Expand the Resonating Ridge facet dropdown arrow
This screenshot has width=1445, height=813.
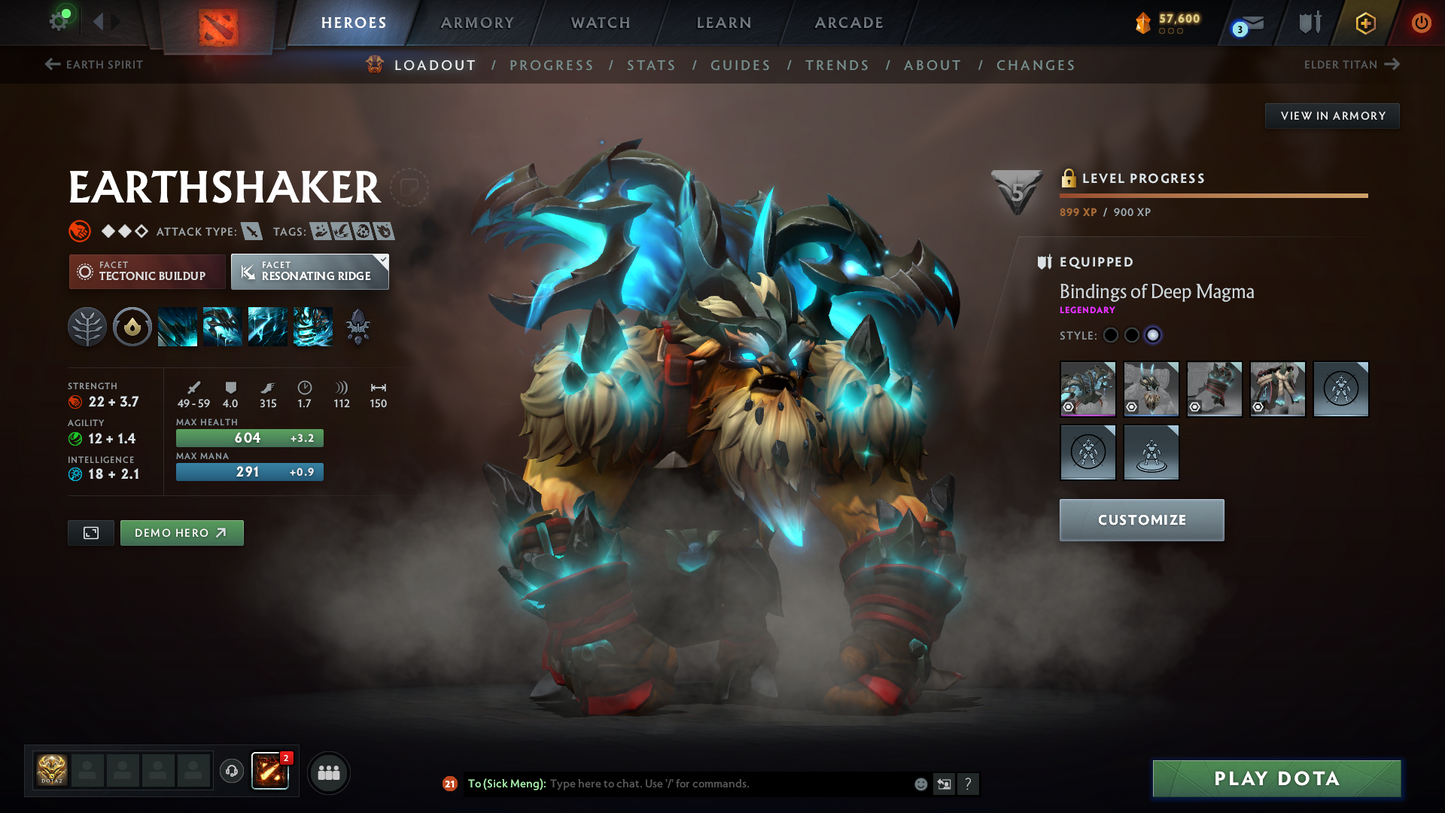pos(381,259)
